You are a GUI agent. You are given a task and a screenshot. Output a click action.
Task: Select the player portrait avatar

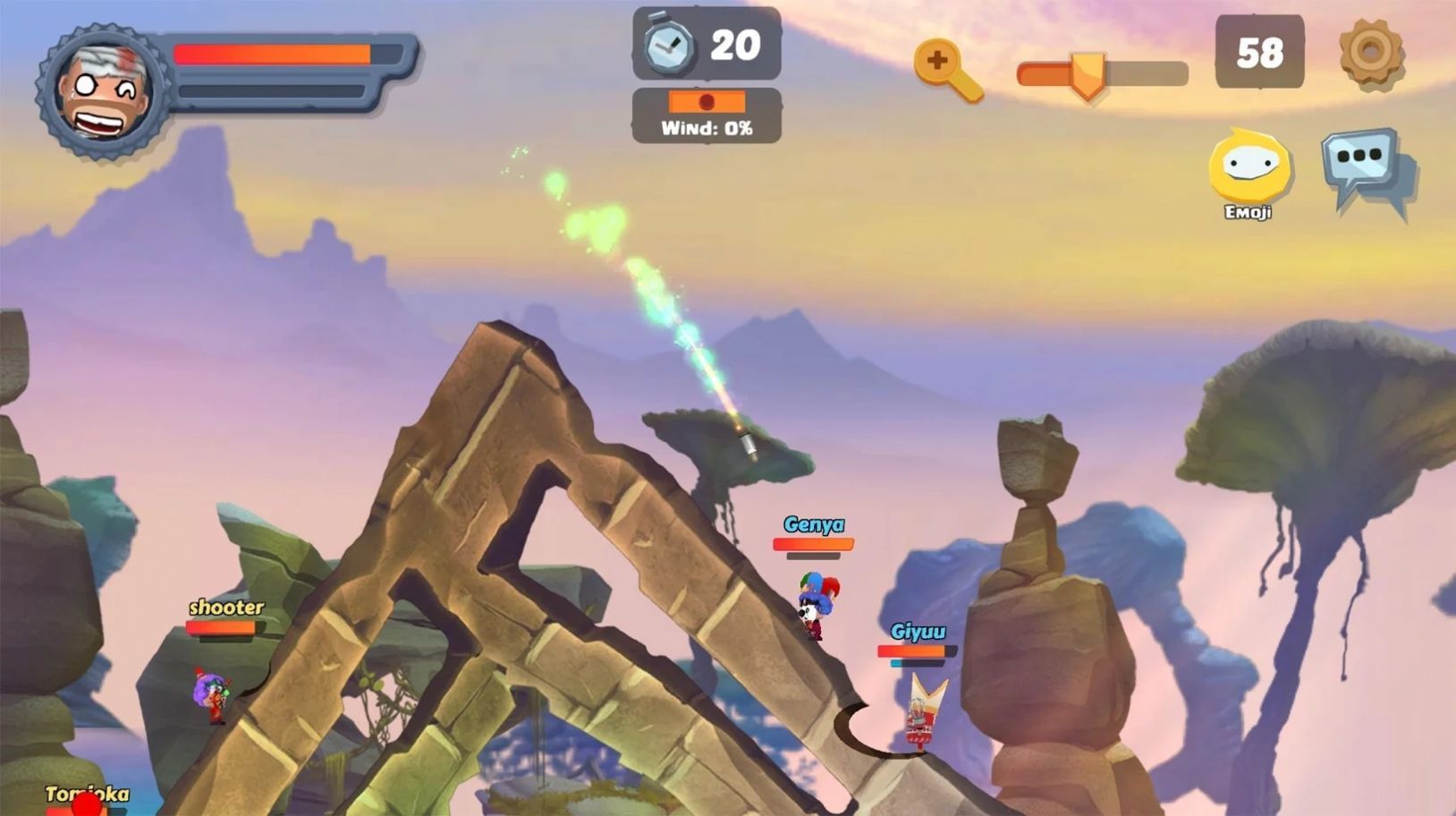coord(103,91)
